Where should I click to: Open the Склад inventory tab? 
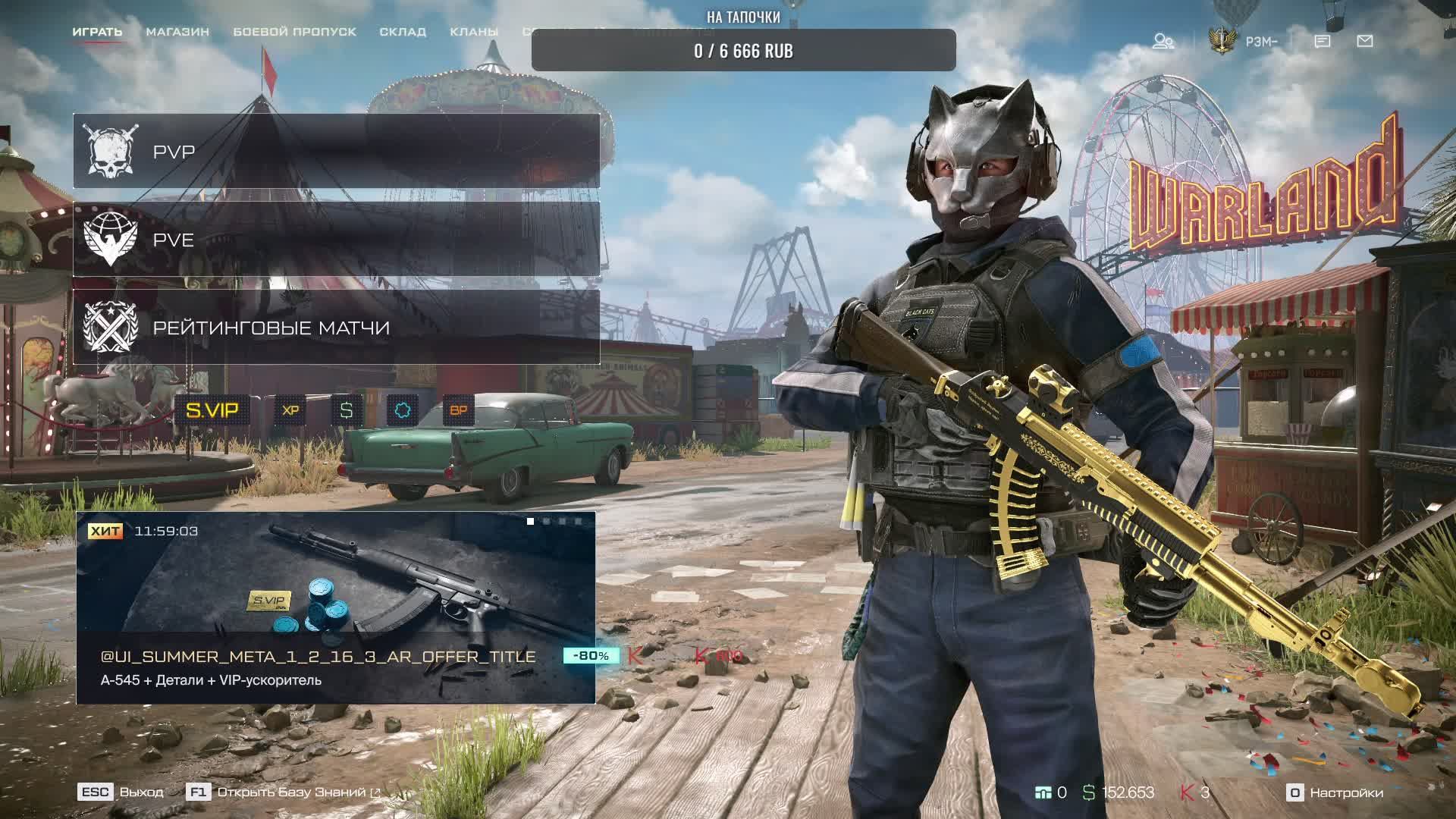[403, 32]
